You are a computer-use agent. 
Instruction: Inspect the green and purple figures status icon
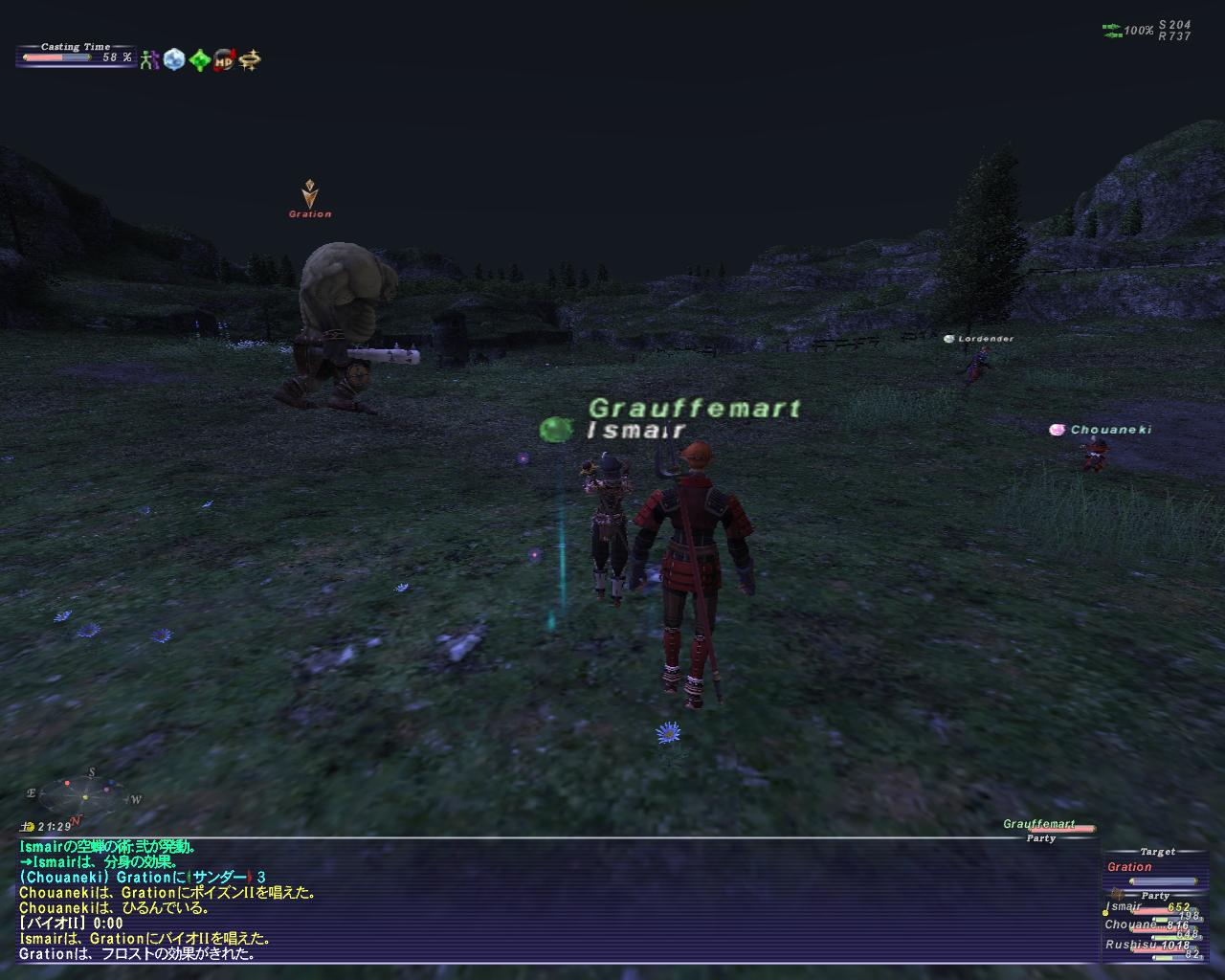[149, 60]
